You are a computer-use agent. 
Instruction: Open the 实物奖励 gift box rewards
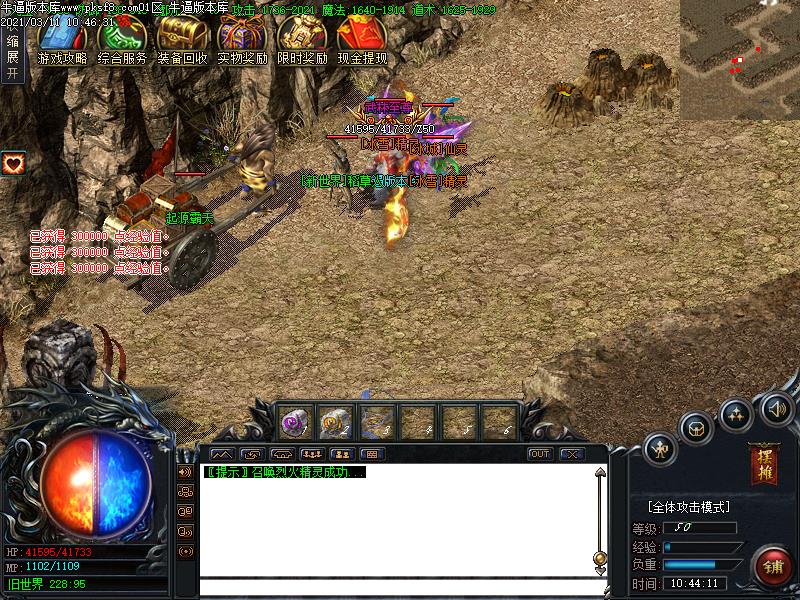(x=242, y=40)
